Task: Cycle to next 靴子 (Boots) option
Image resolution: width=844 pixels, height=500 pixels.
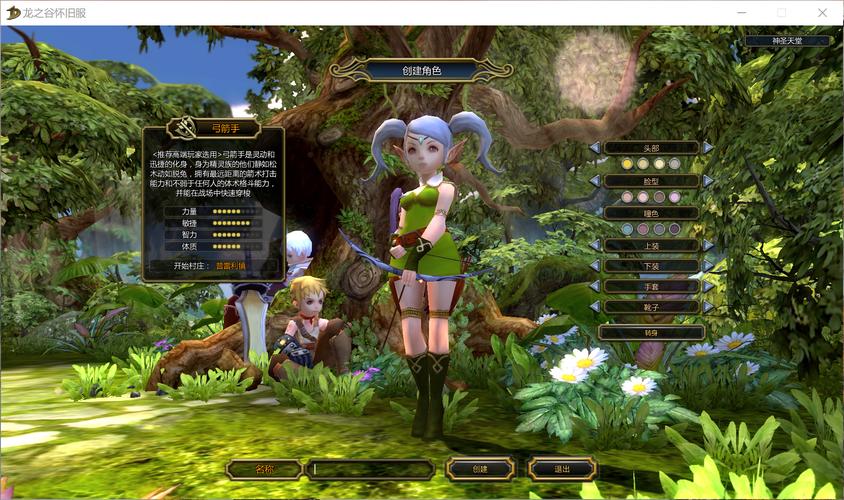Action: 708,306
